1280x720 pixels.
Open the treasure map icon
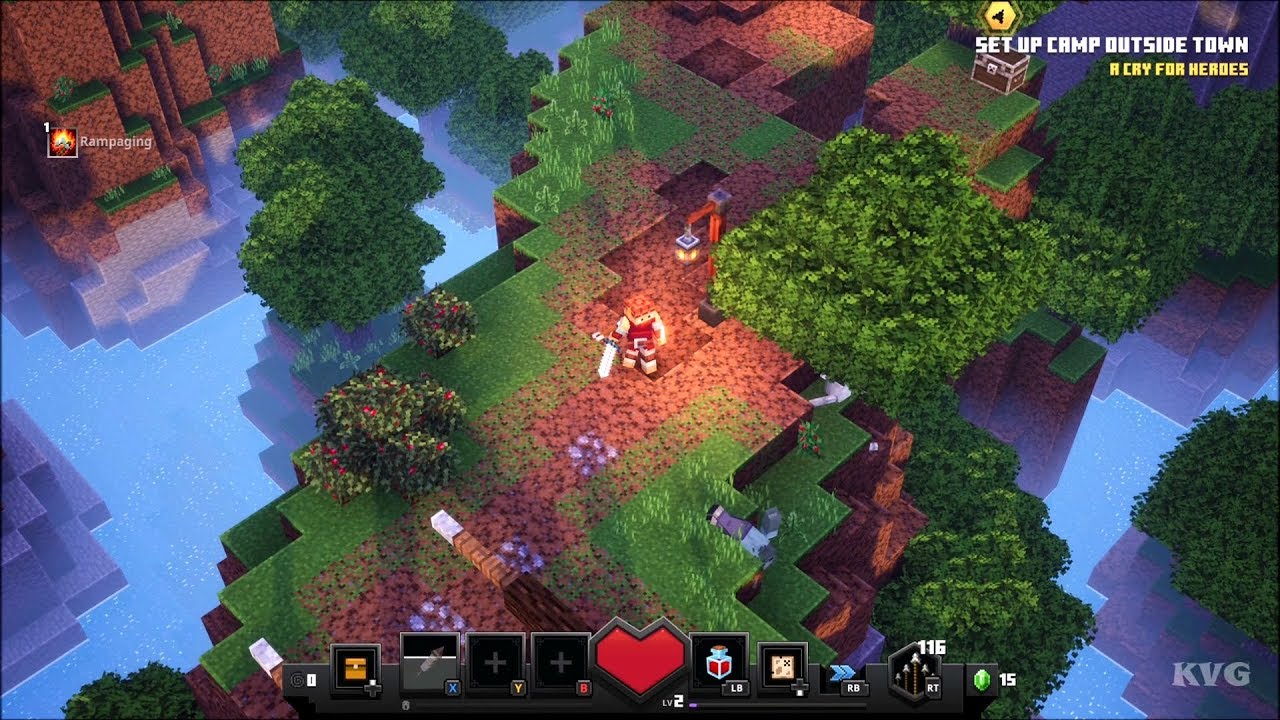tap(783, 664)
